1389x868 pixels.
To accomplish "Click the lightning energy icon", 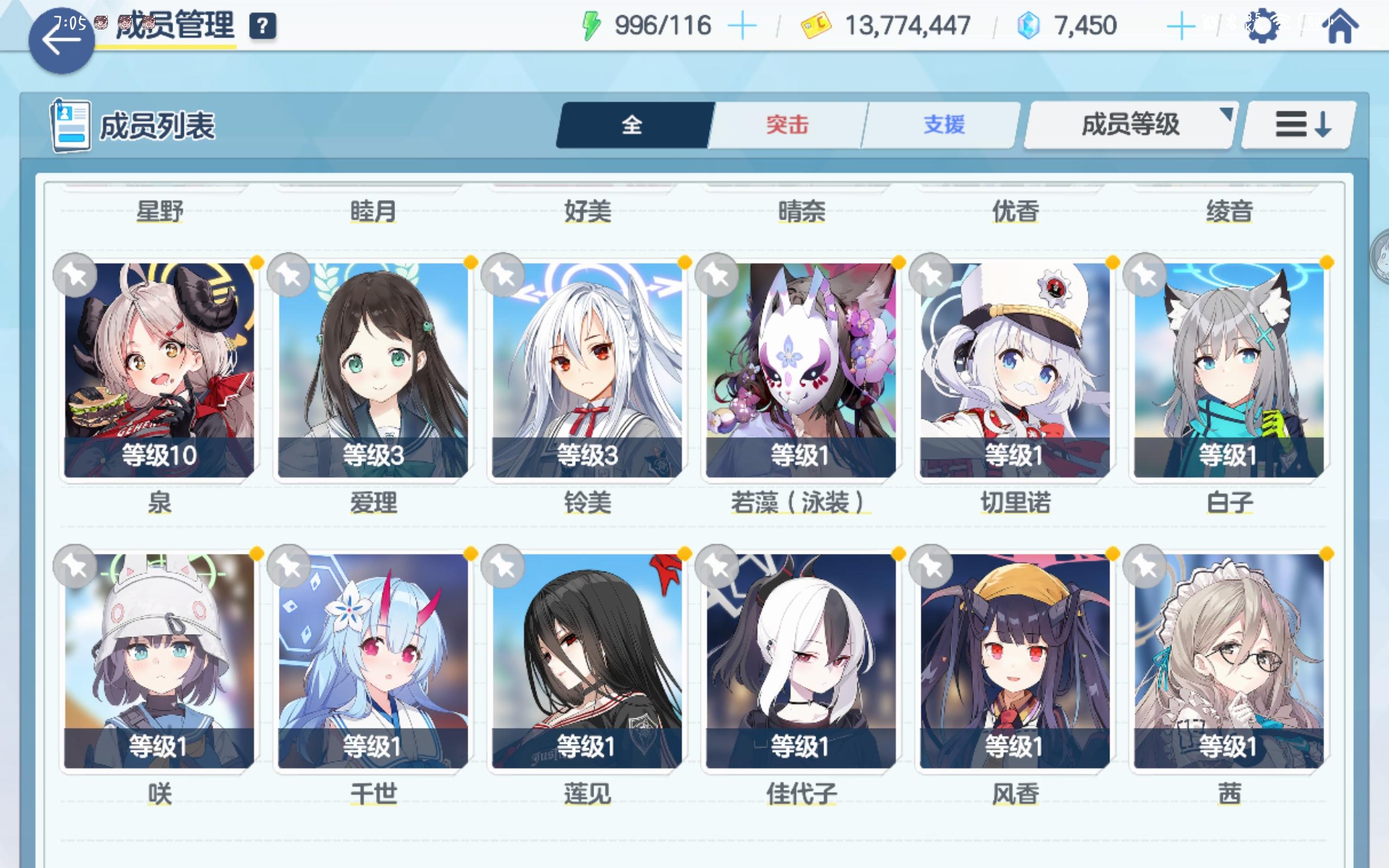I will 592,24.
